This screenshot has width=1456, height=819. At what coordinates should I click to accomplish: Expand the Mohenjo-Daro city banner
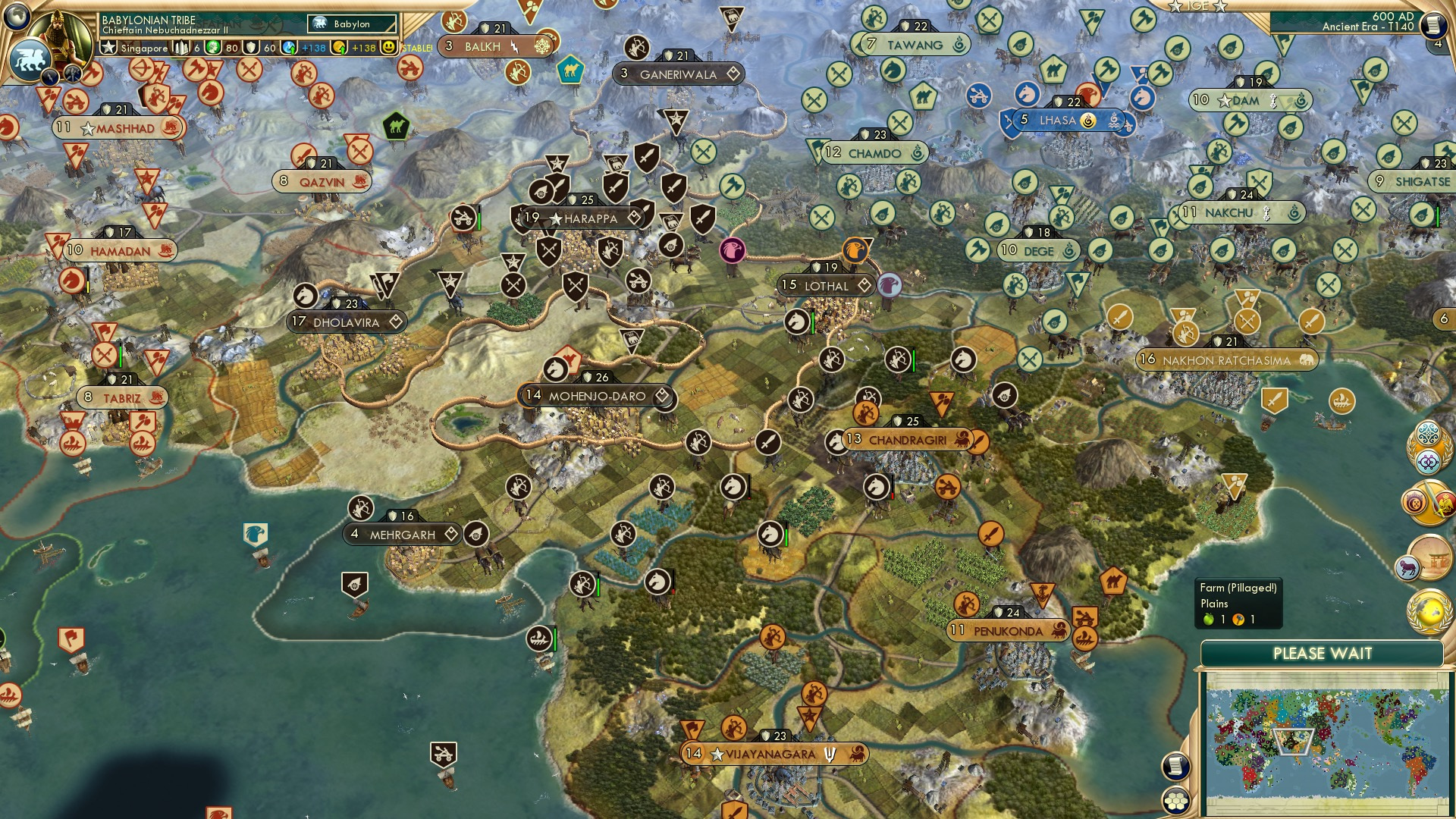point(595,395)
